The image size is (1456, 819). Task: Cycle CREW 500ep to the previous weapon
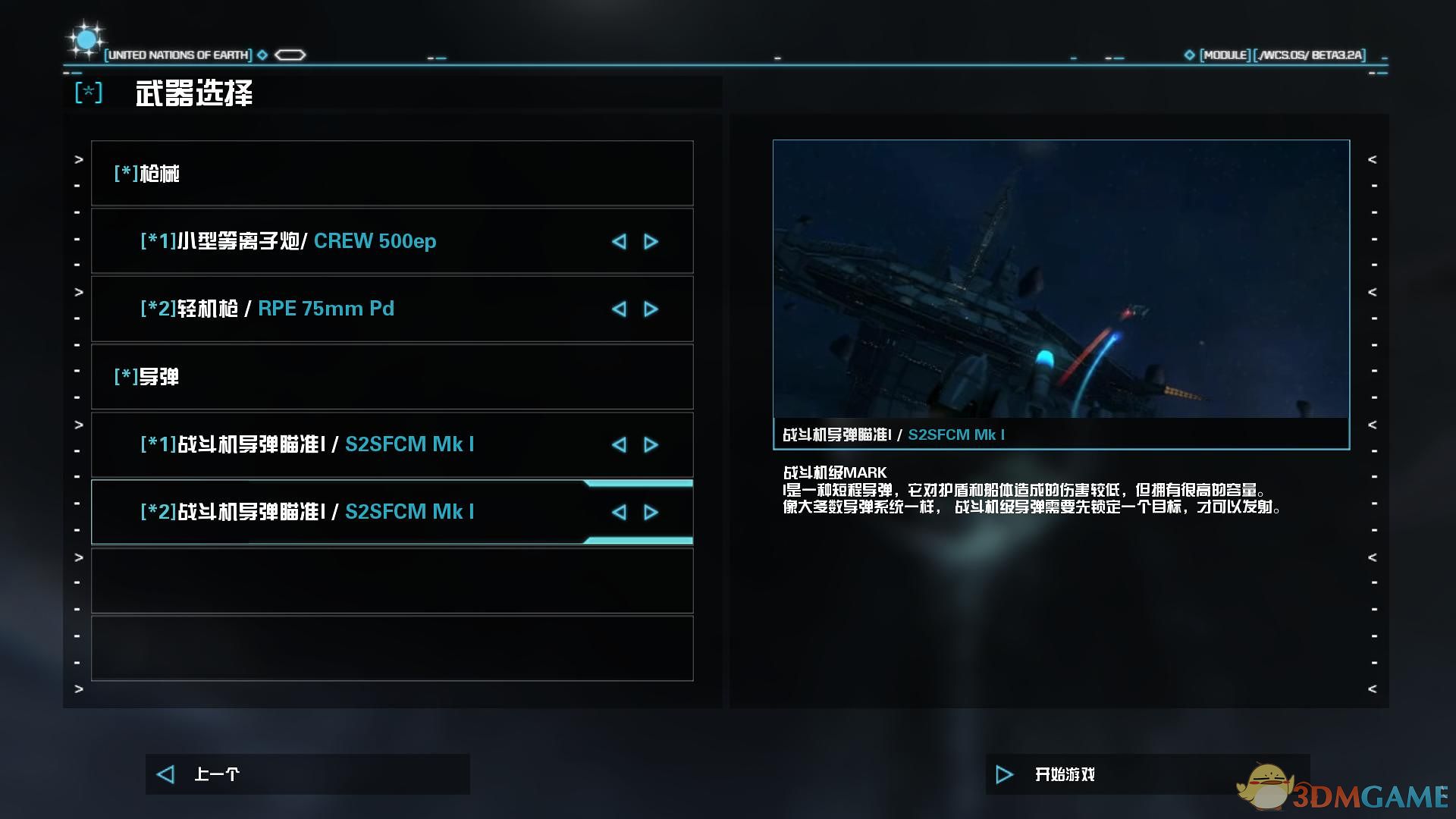[x=619, y=241]
